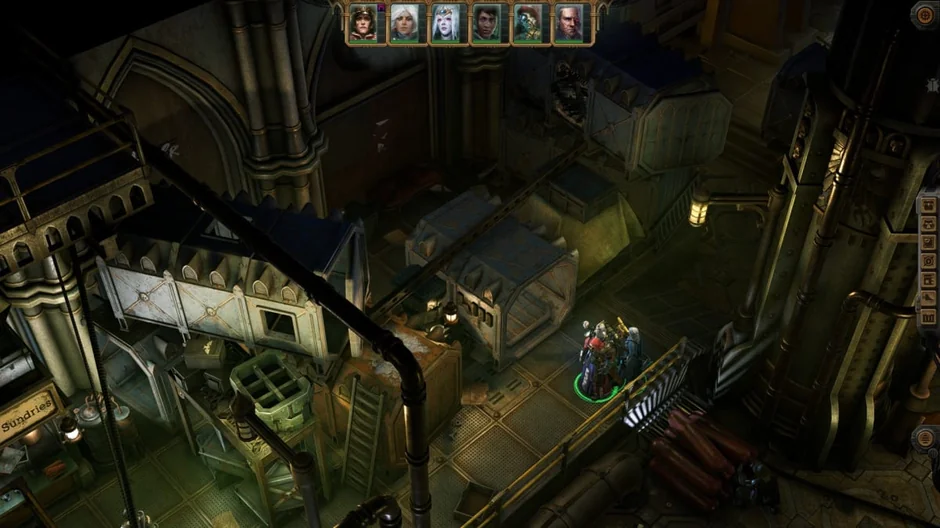Open the map icon in the side menu

click(x=929, y=317)
